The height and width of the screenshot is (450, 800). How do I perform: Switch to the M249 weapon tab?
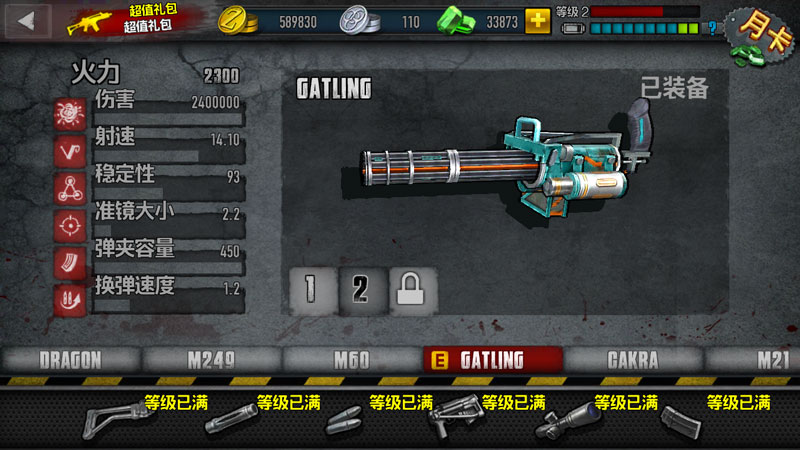pos(211,360)
